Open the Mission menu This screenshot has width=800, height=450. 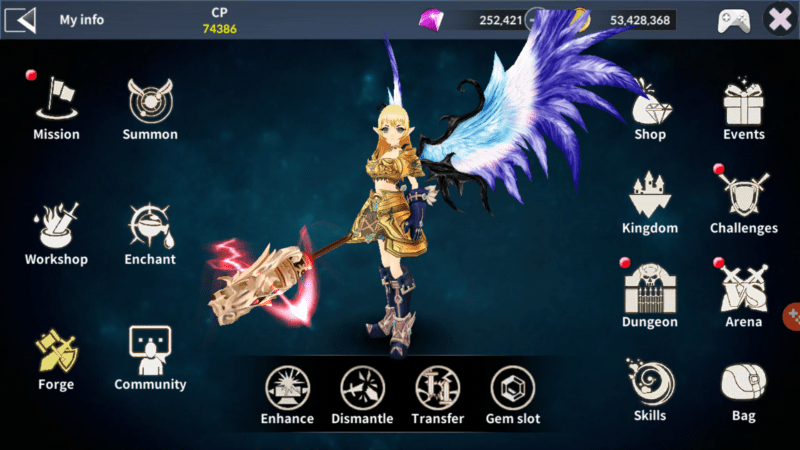tap(56, 103)
